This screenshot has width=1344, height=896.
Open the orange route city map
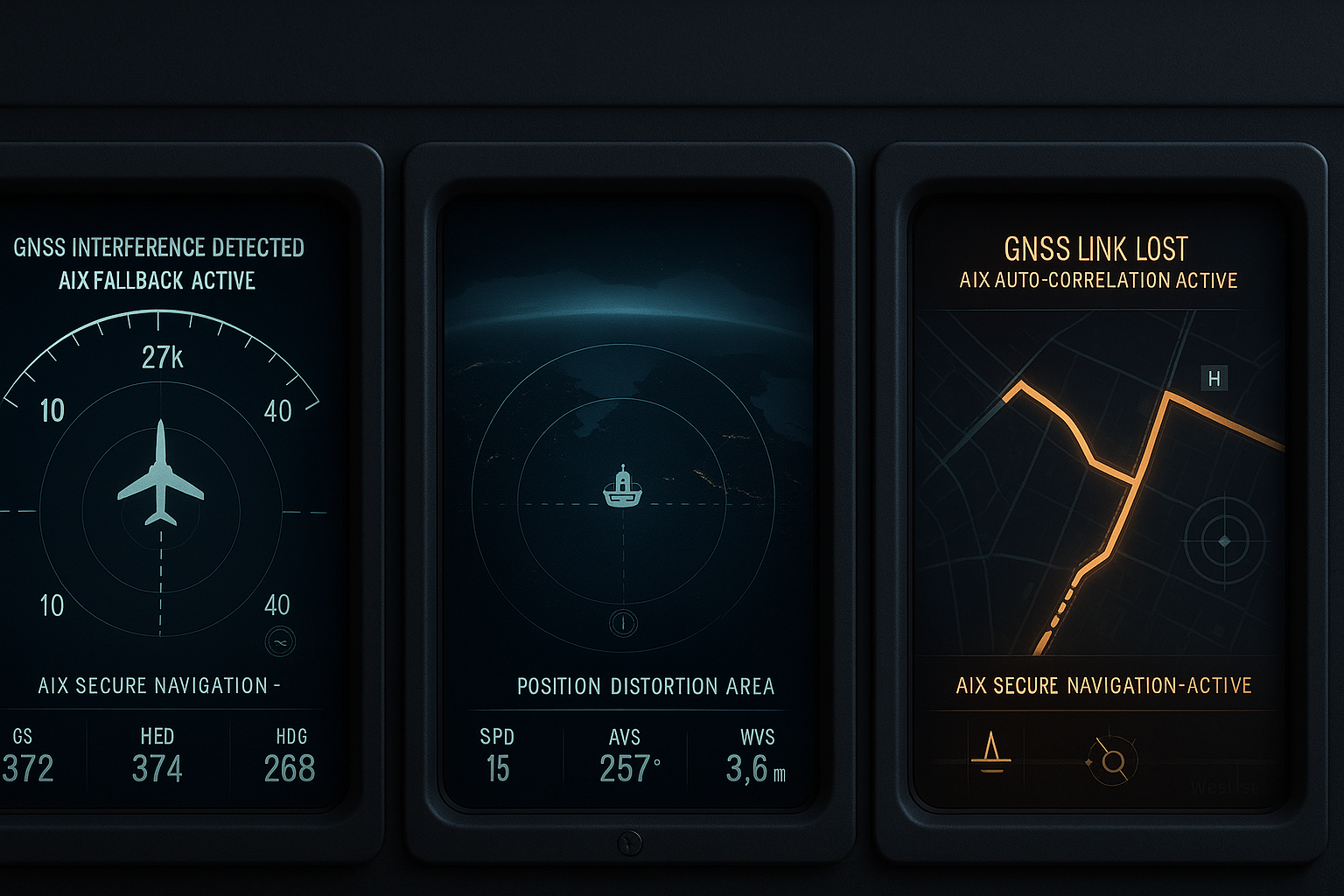pyautogui.click(x=1098, y=481)
